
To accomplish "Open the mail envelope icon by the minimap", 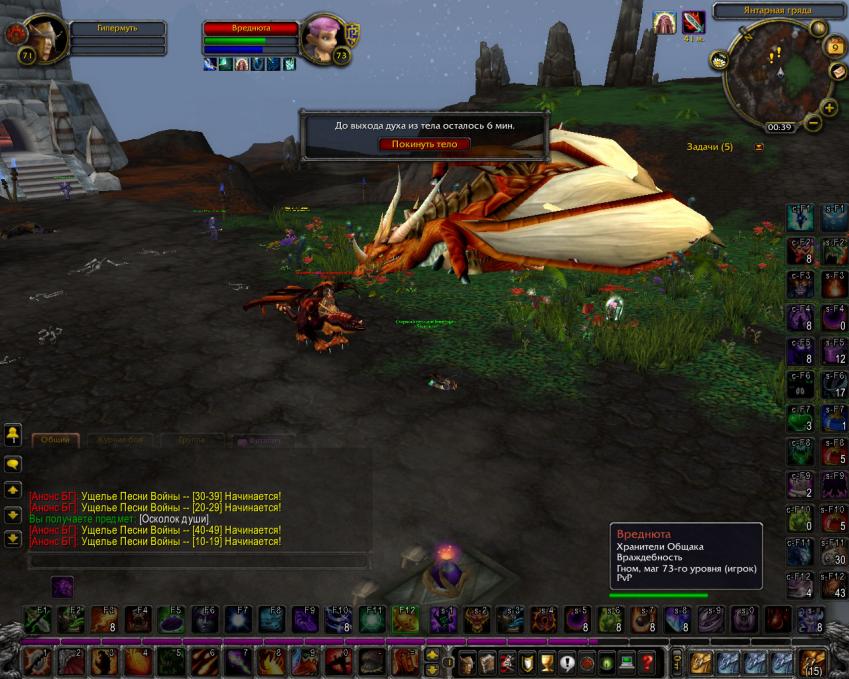I will pyautogui.click(x=839, y=71).
